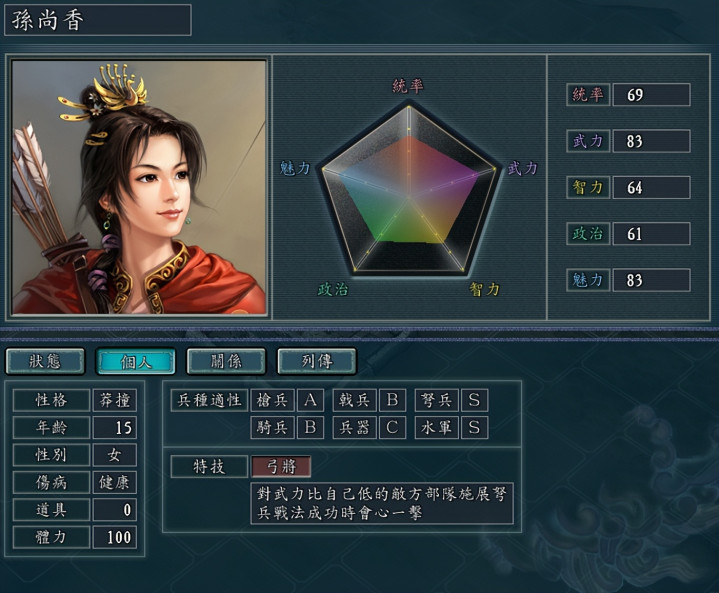Click the 弓將 special skill tag
Image resolution: width=719 pixels, height=593 pixels.
pos(281,466)
